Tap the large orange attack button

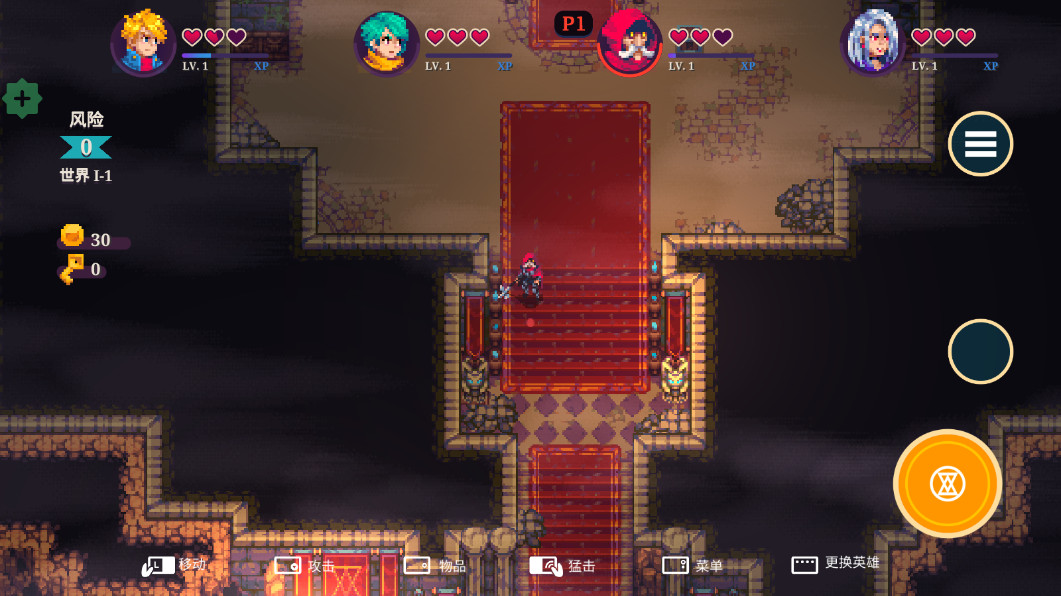pyautogui.click(x=947, y=484)
